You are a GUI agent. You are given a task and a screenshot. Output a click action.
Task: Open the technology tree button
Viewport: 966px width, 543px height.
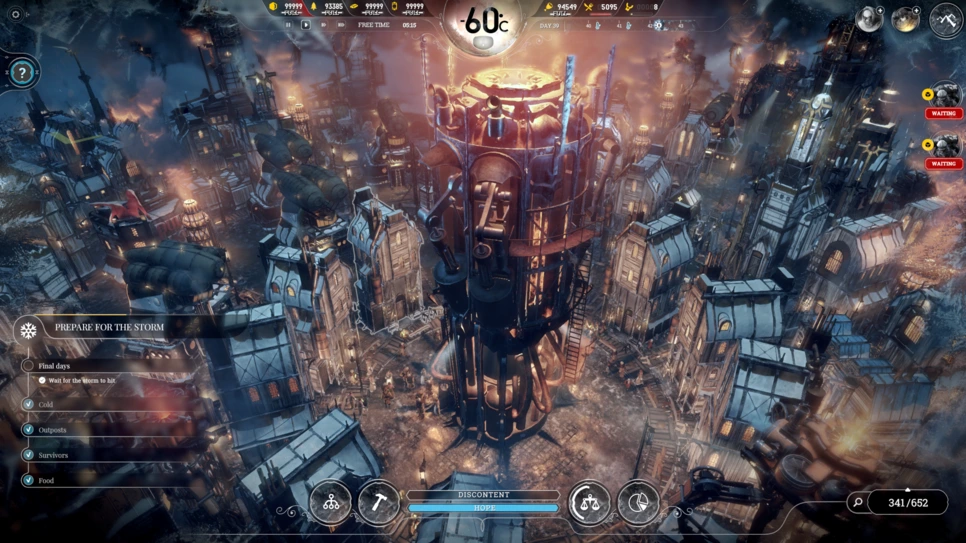330,503
